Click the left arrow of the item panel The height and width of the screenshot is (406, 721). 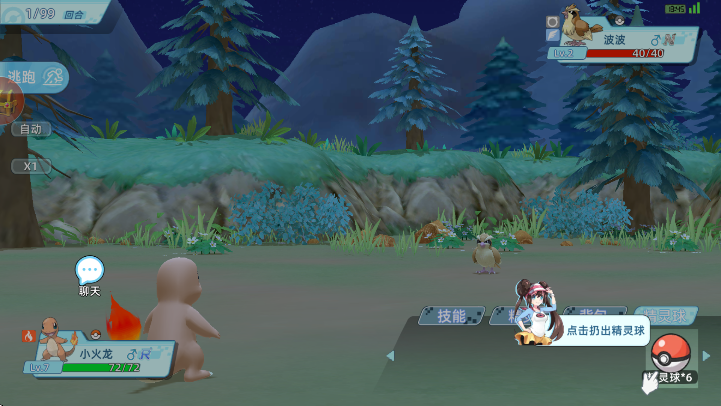click(390, 355)
